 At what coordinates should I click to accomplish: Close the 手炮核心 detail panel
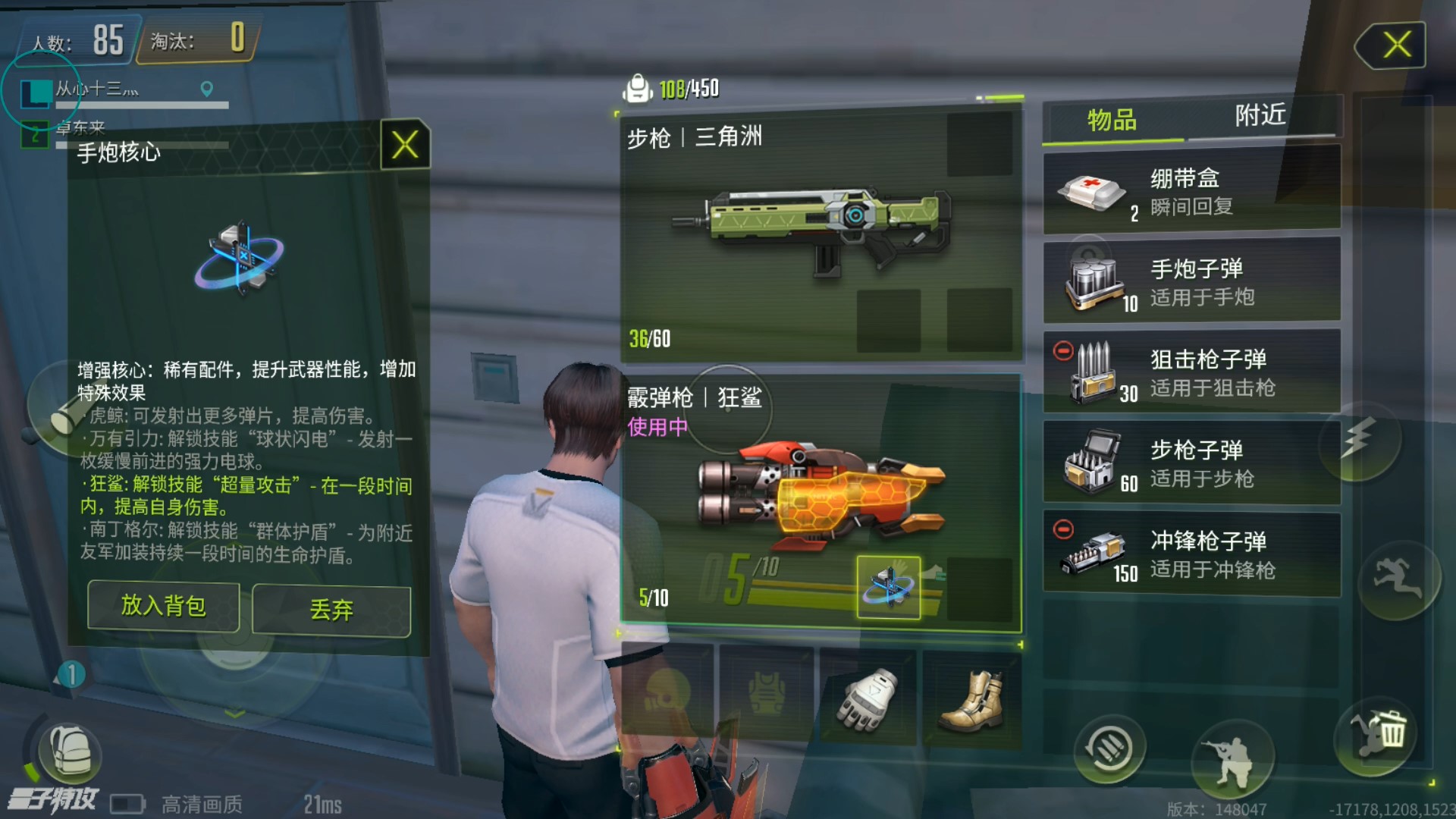[405, 144]
